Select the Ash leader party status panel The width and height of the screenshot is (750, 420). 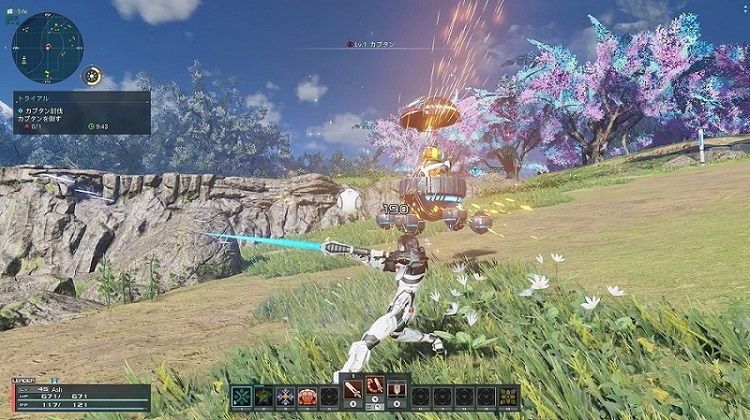click(x=80, y=397)
